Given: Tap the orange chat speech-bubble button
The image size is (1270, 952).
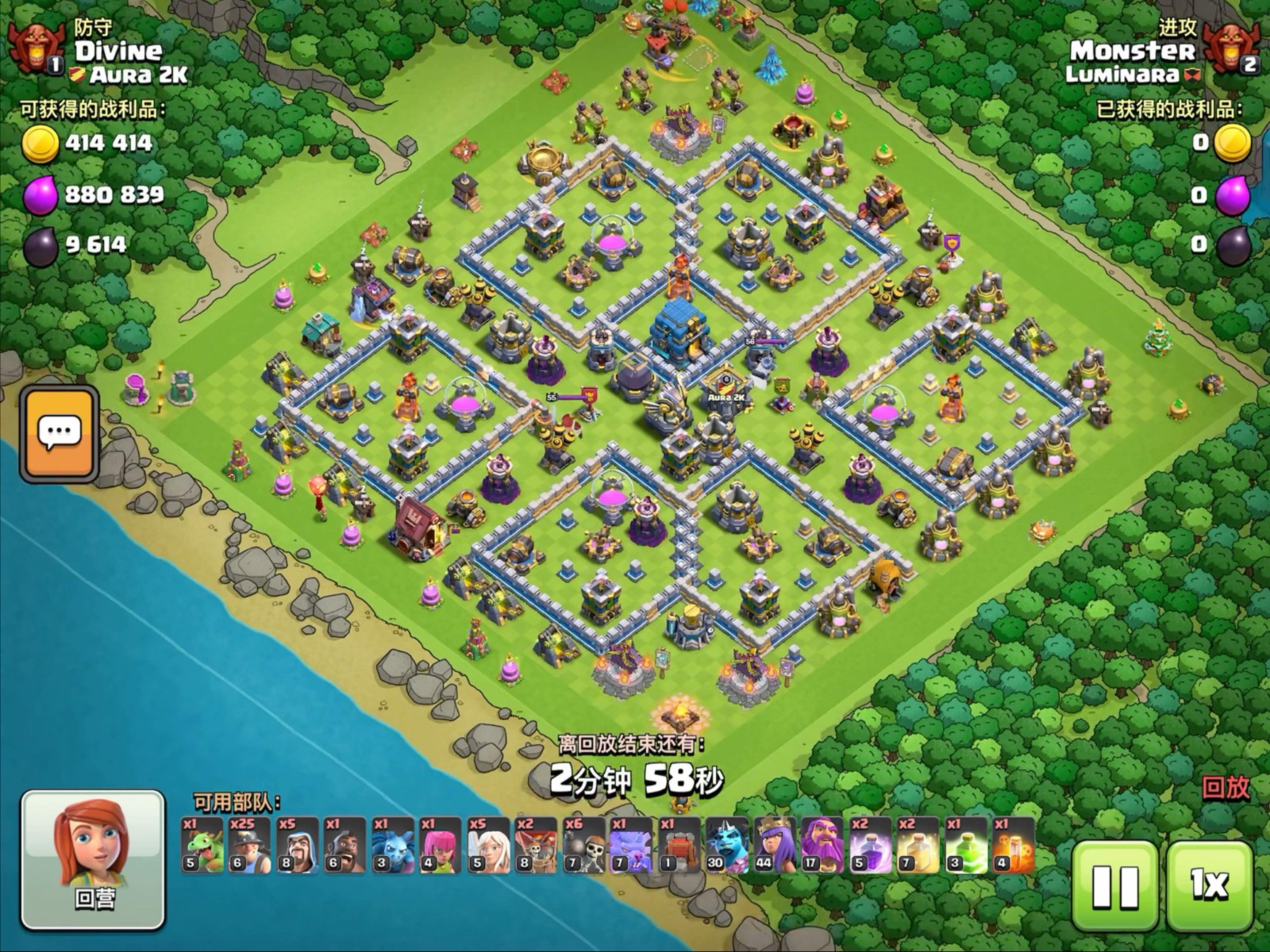Looking at the screenshot, I should [x=59, y=434].
